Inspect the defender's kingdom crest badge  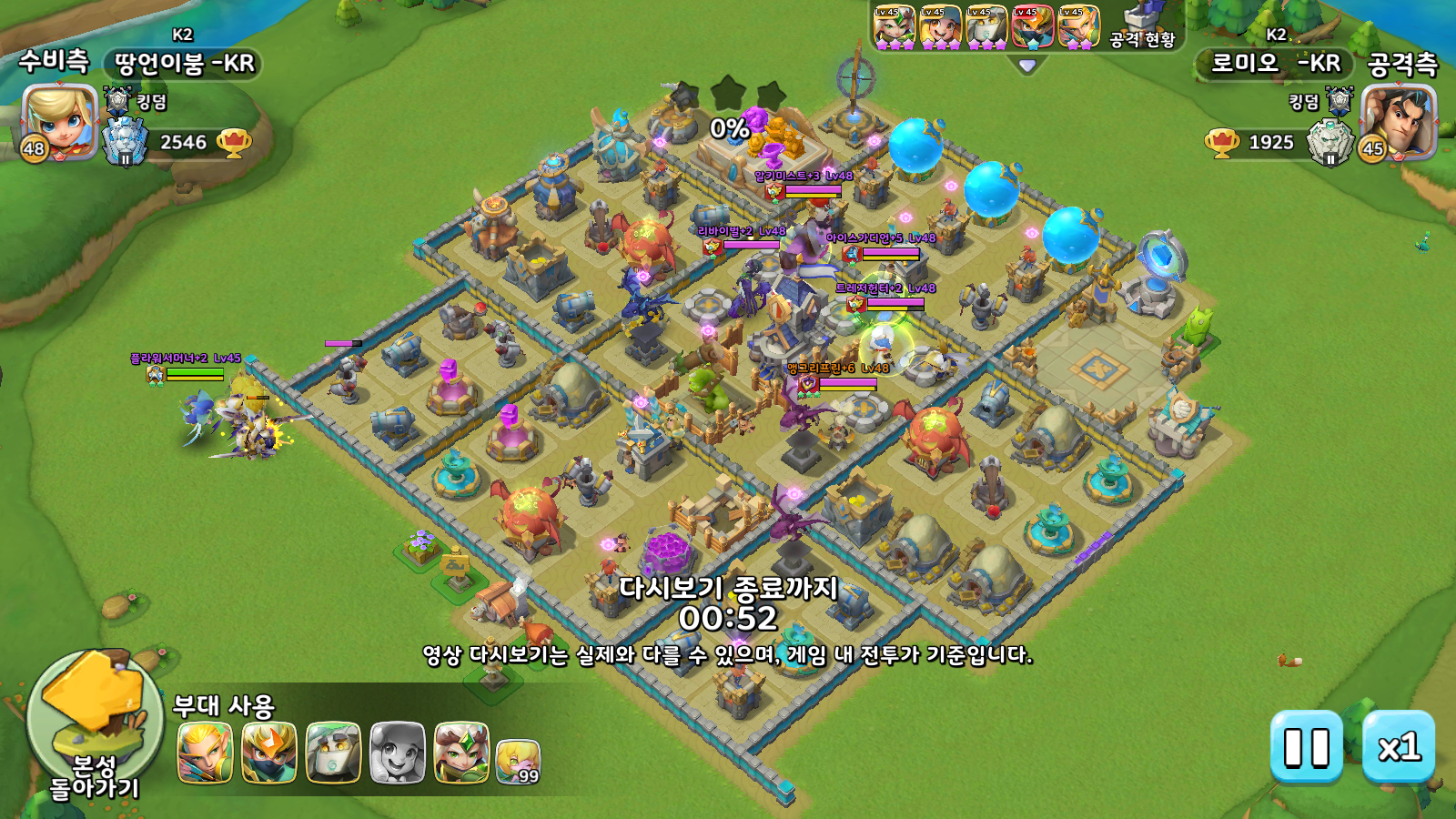coord(118,100)
